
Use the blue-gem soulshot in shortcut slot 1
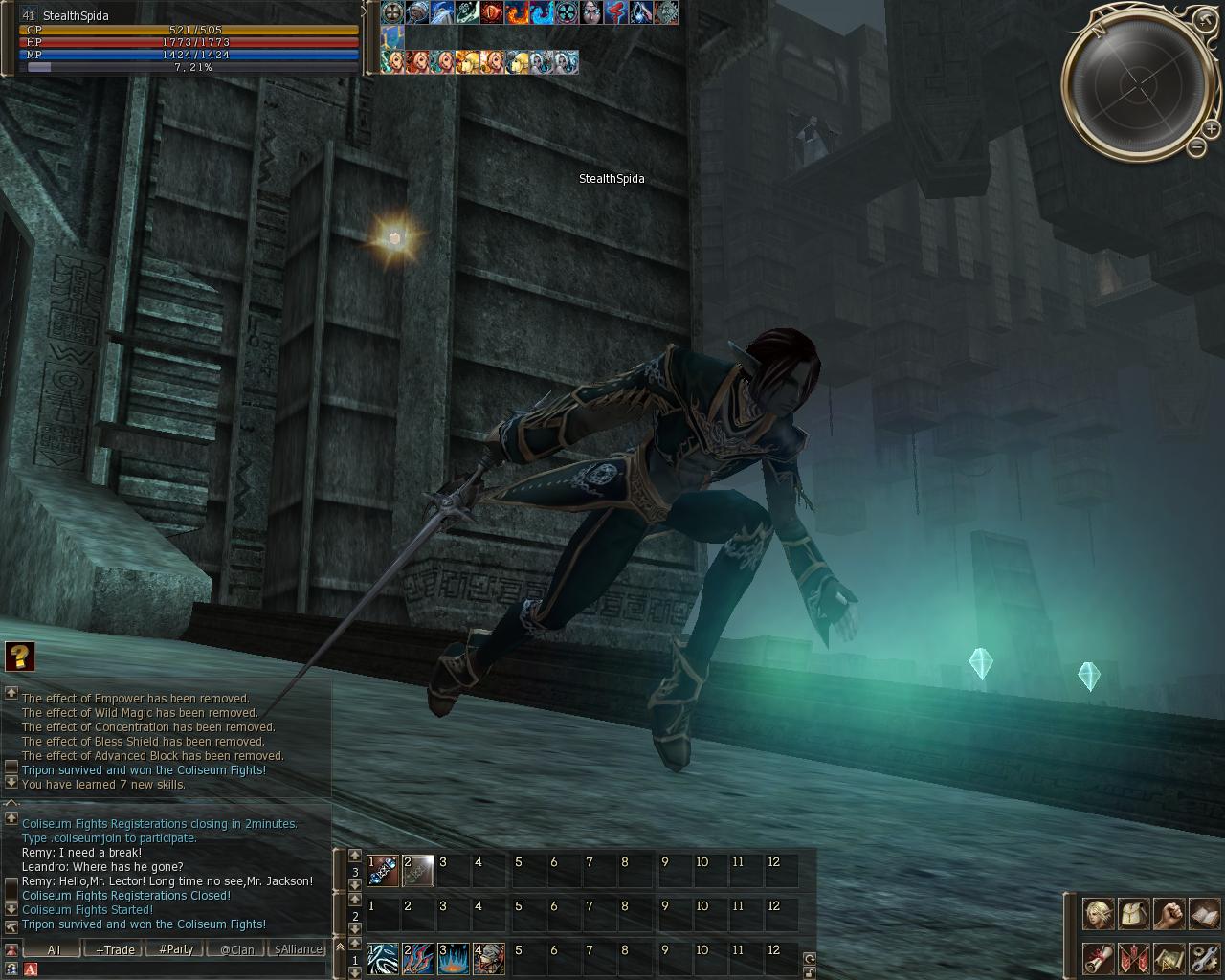383,871
